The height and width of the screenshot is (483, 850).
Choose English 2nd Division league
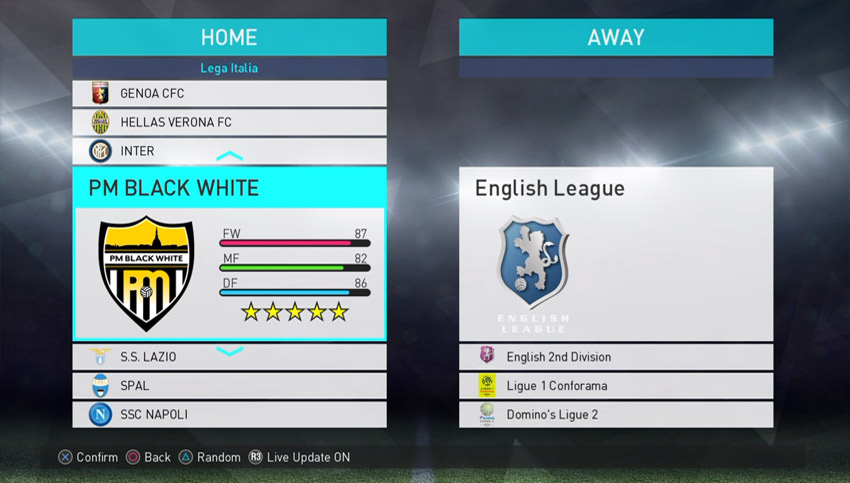(615, 357)
